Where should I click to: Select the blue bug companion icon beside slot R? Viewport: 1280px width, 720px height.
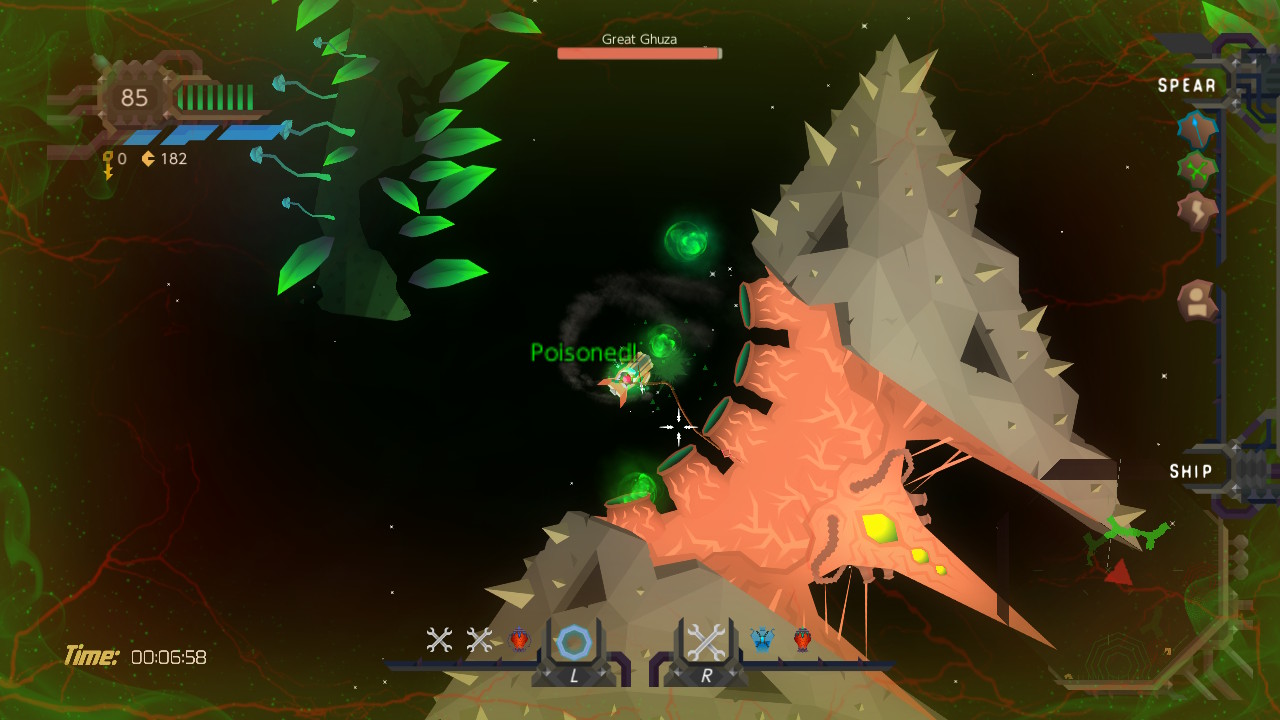point(761,637)
